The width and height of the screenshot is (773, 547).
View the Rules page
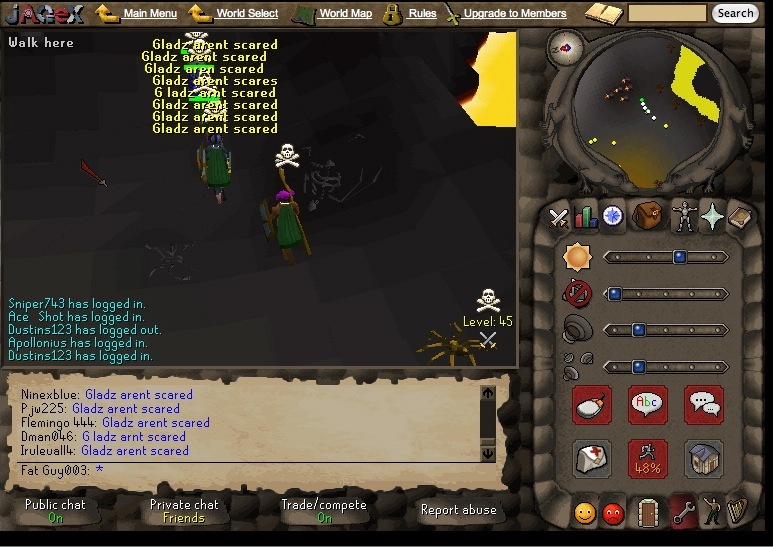[x=422, y=14]
